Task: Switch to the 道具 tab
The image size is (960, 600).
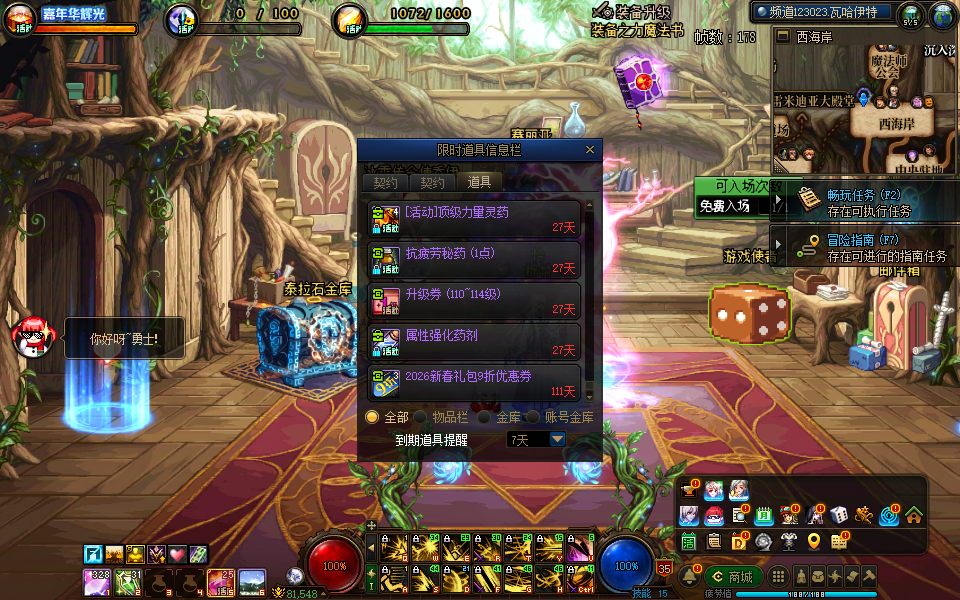Action: pos(479,182)
